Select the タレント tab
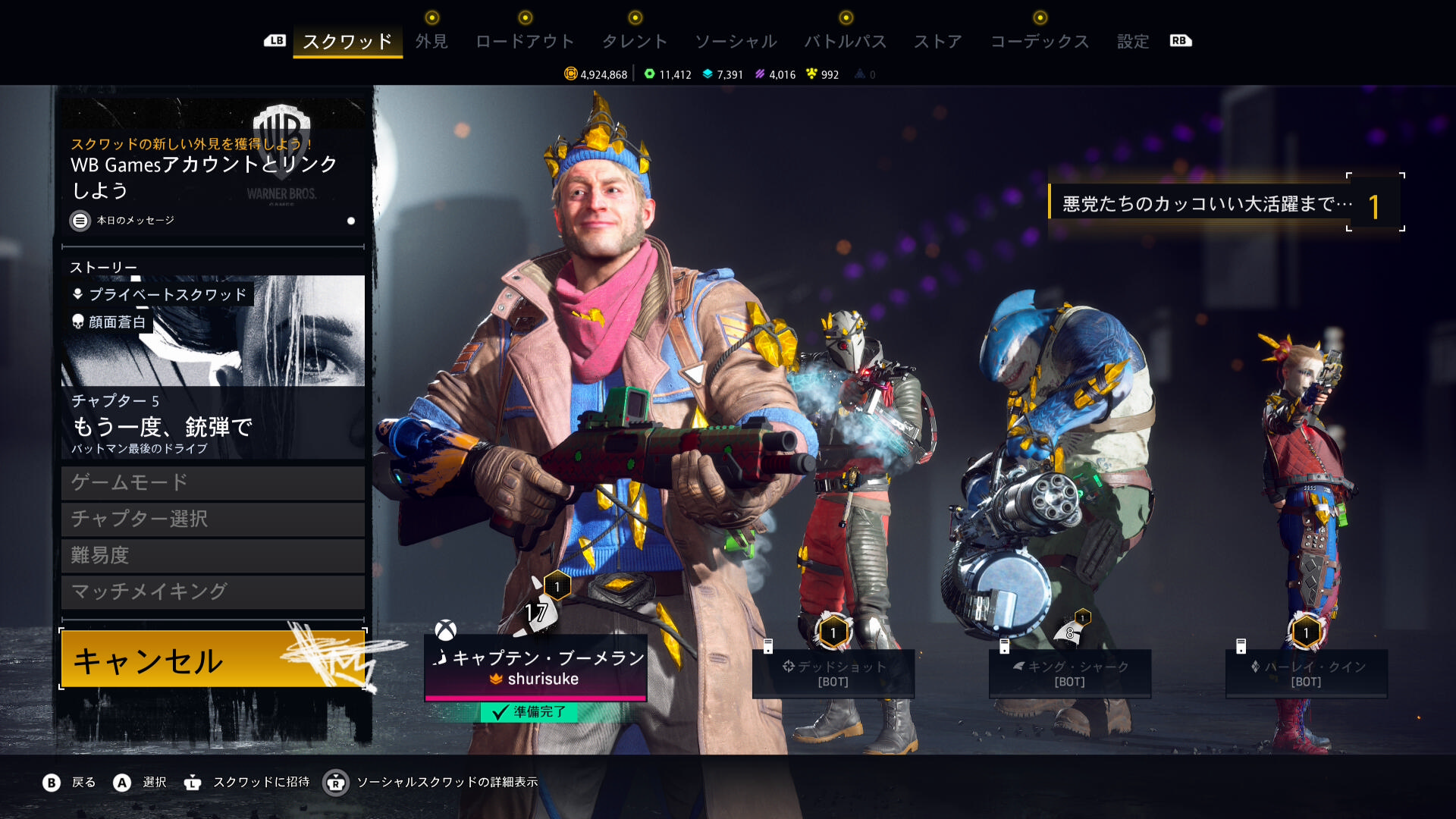The width and height of the screenshot is (1456, 819). (635, 42)
